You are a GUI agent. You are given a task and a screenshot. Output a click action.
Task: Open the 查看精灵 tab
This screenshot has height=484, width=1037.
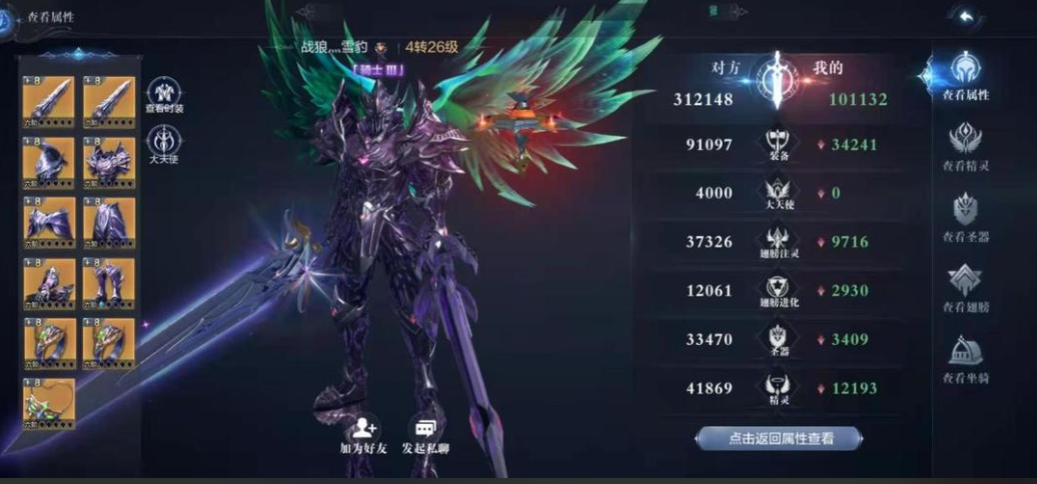click(965, 146)
